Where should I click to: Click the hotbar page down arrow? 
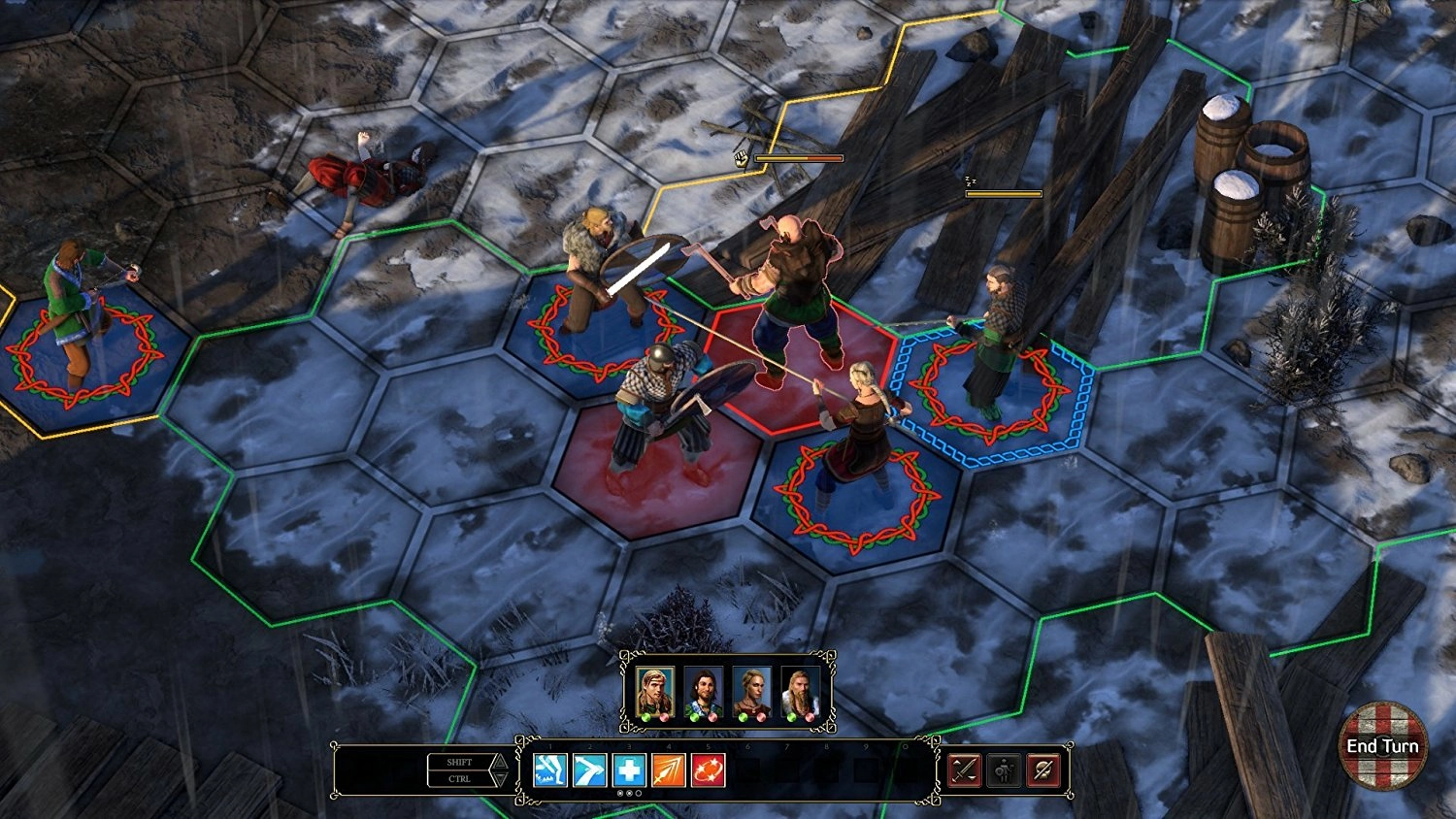[x=500, y=779]
